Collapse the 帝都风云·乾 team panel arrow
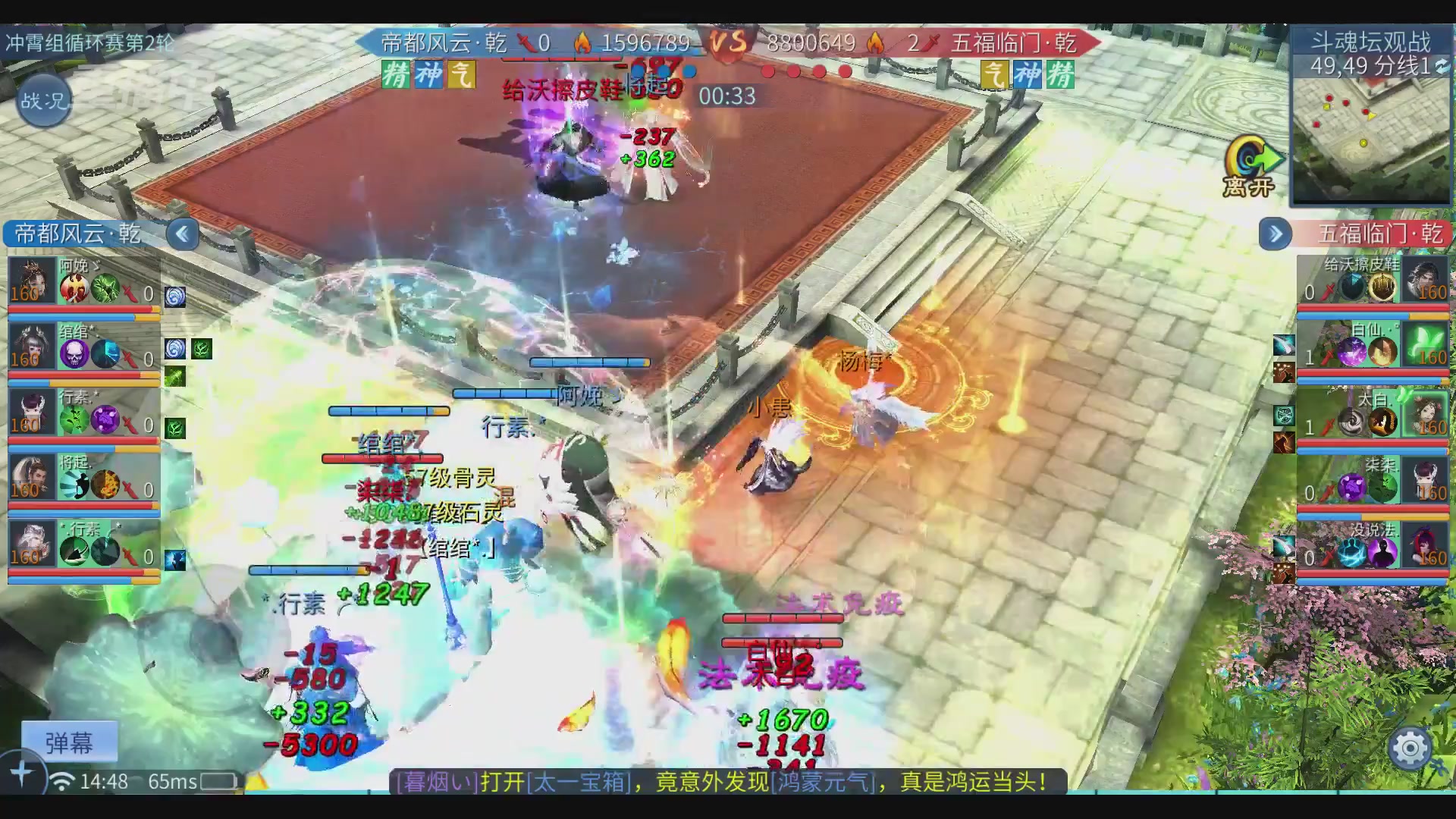Screen dimensions: 1456x819 coord(182,234)
